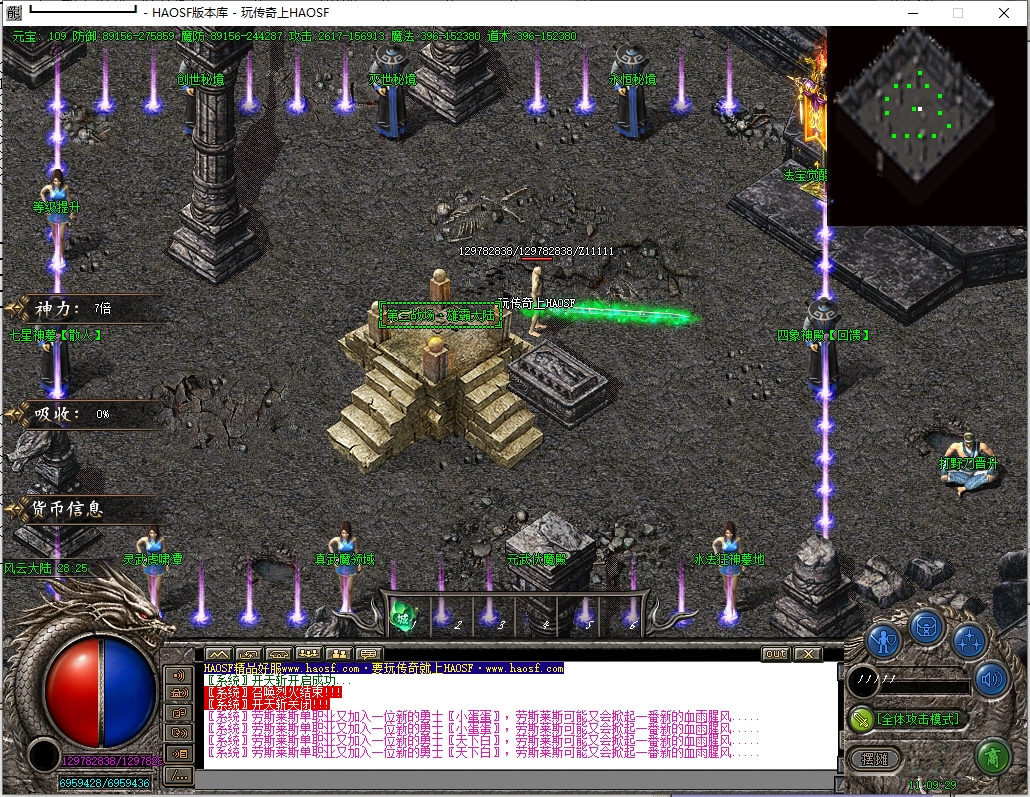
Task: Close the chat panel with the X button
Action: point(807,654)
